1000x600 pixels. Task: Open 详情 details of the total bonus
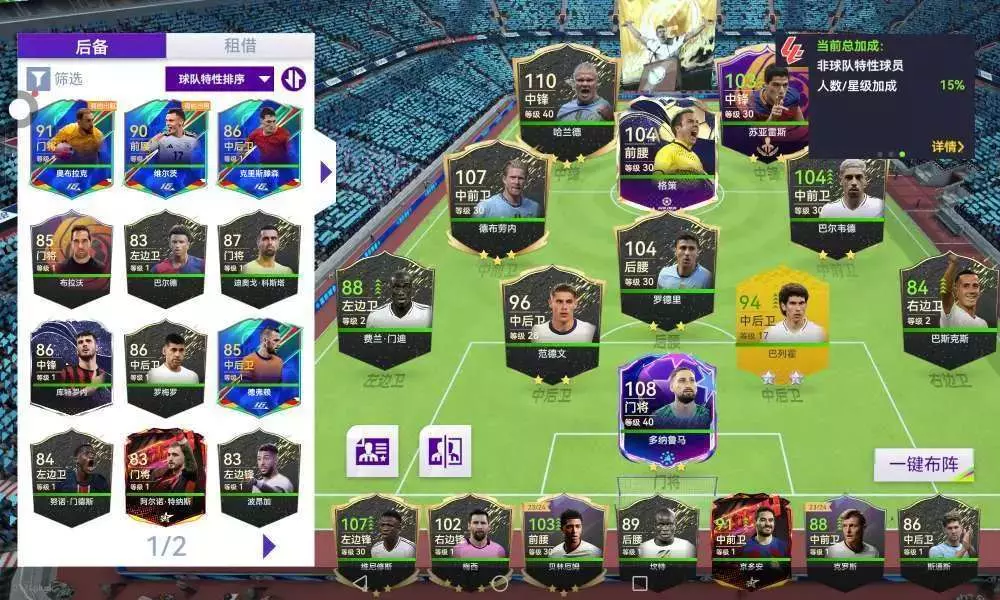pos(947,147)
